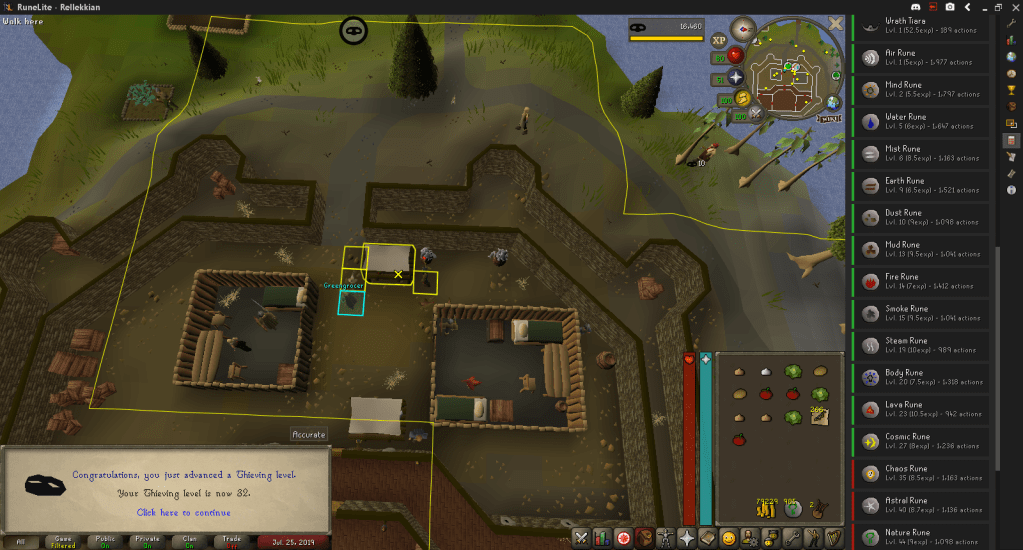Open the Emotes smiley-face tab
This screenshot has width=1023, height=550.
click(x=729, y=539)
